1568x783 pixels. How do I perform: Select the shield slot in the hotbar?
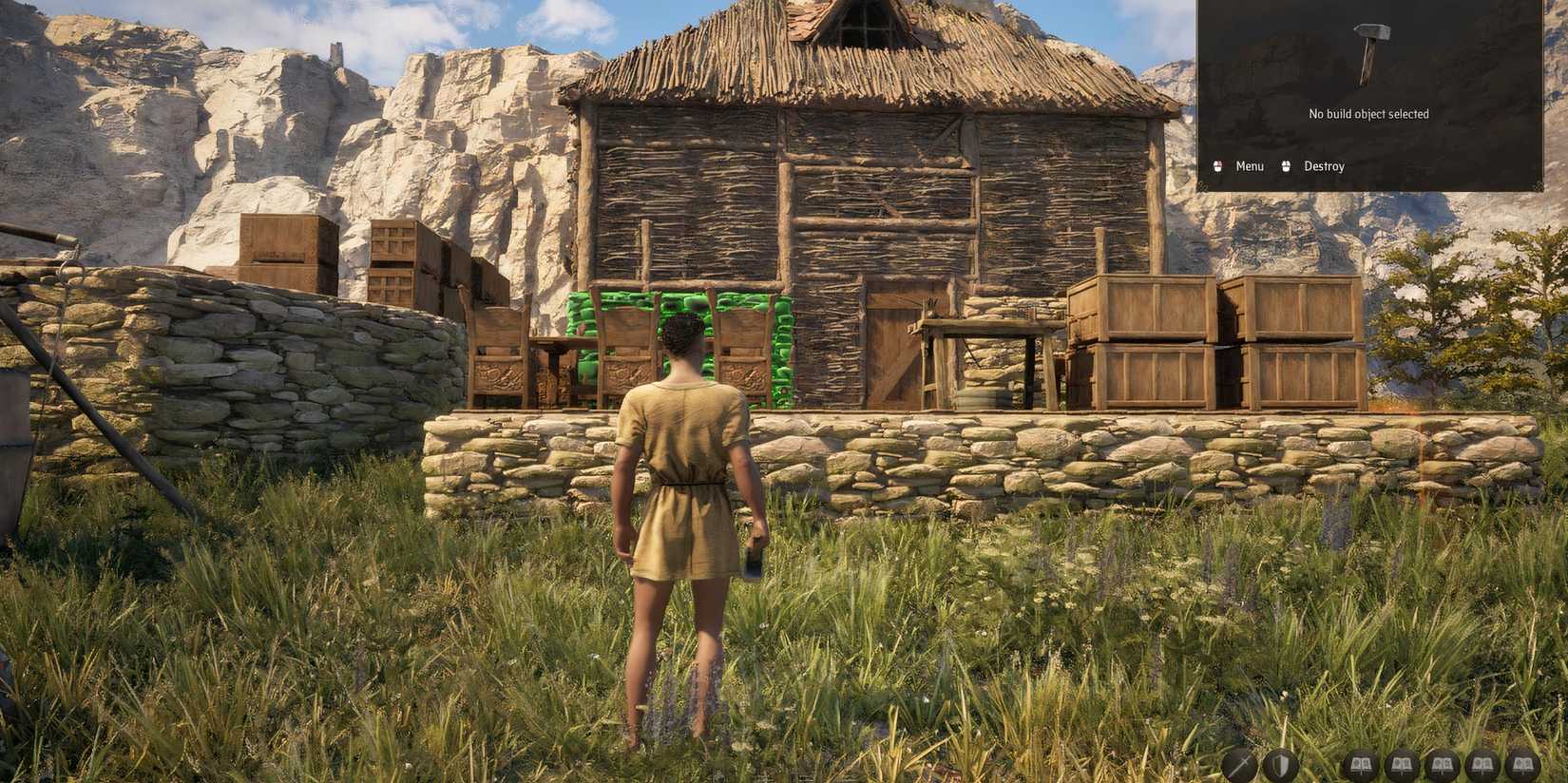1280,763
